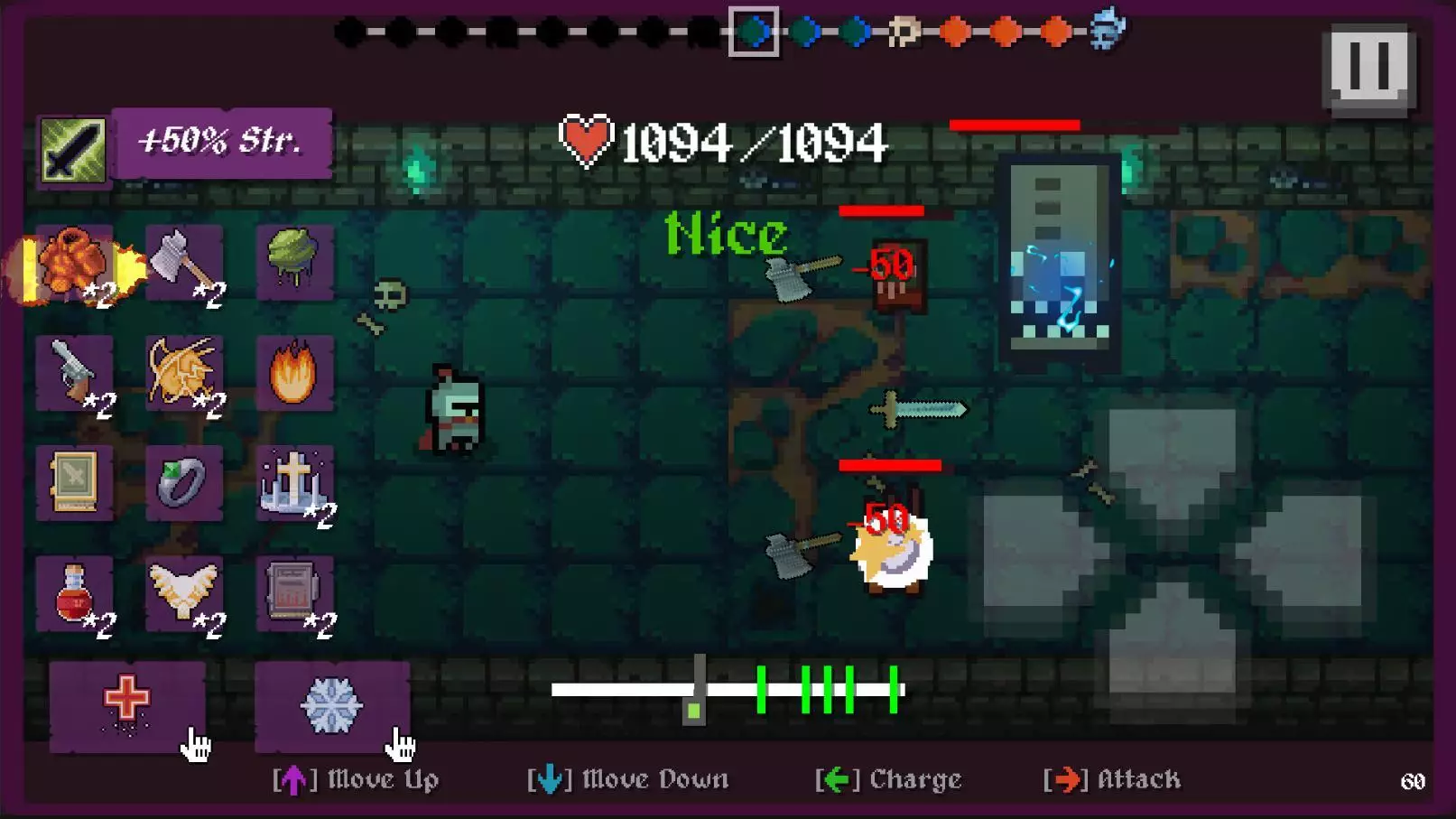
Task: Select the emerald ring item
Action: coord(185,483)
